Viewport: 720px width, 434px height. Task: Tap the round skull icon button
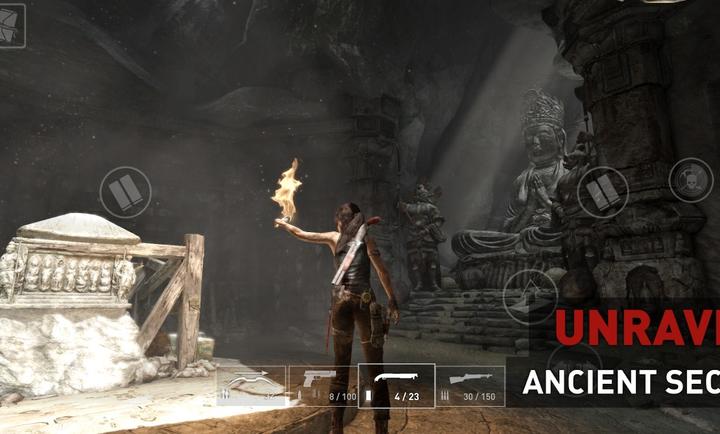click(690, 180)
